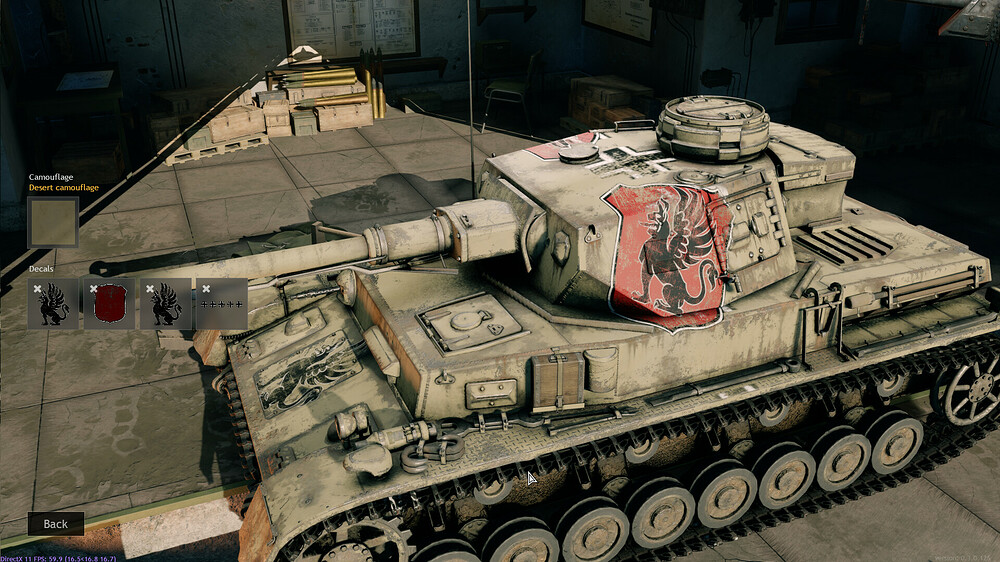This screenshot has width=1000, height=562.
Task: Select the row-of-crosses decal slot
Action: 222,305
